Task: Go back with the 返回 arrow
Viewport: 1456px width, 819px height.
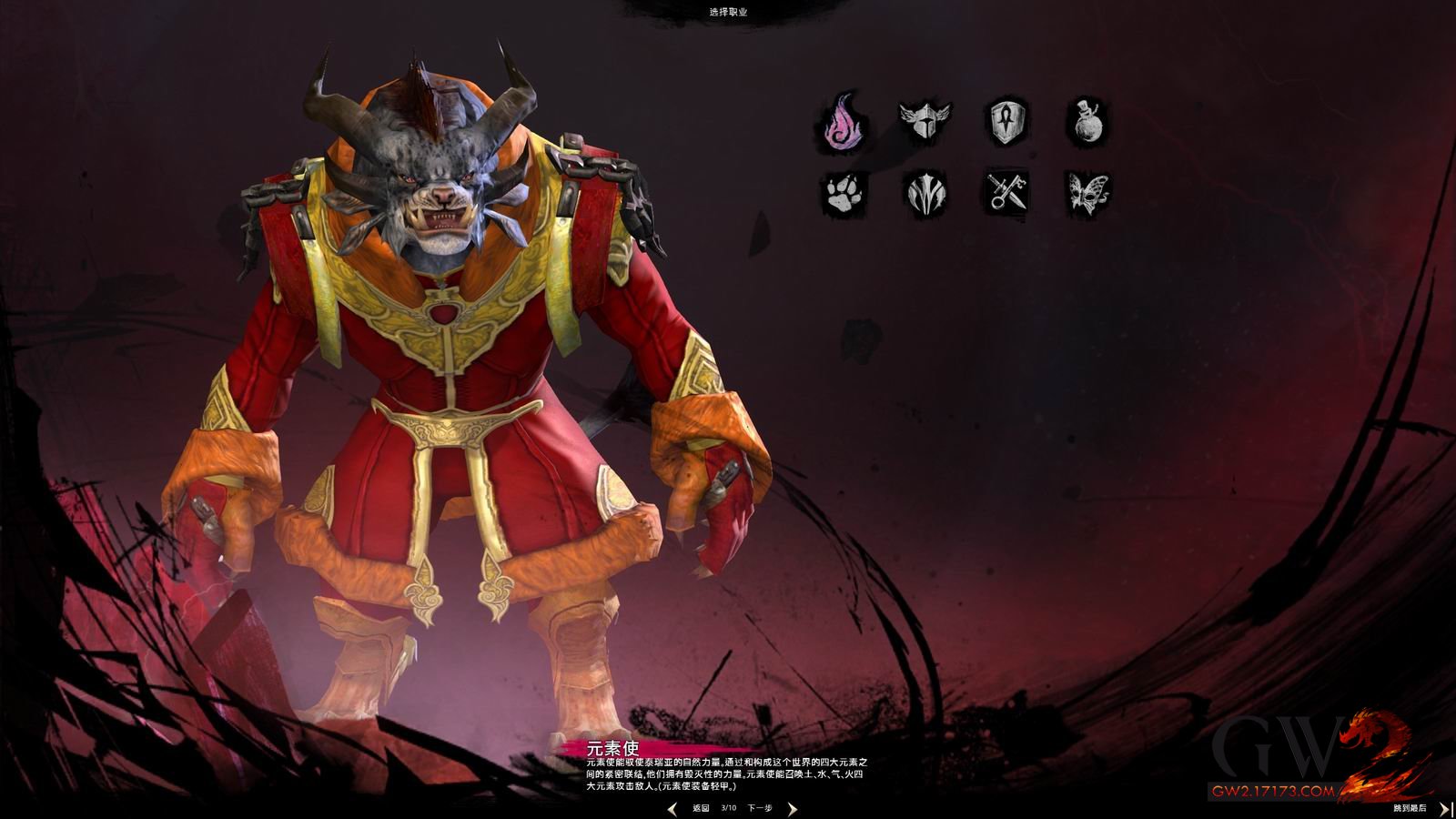Action: pos(673,808)
